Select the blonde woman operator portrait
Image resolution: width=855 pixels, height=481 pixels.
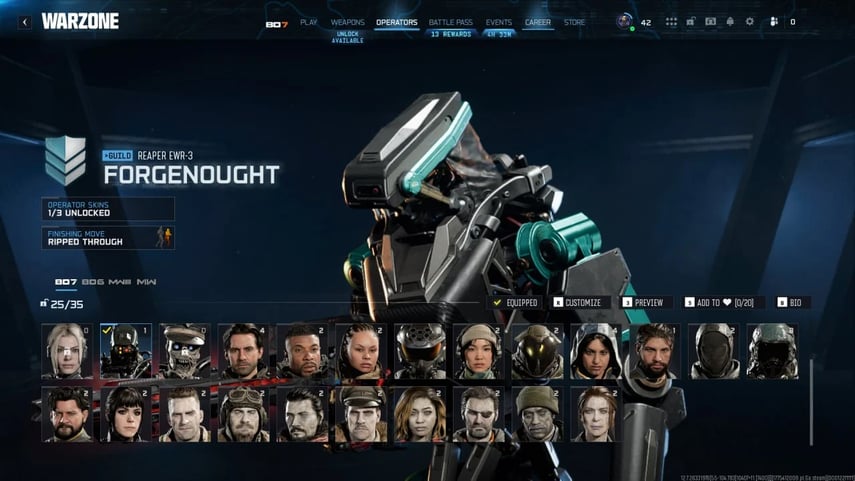pos(67,351)
